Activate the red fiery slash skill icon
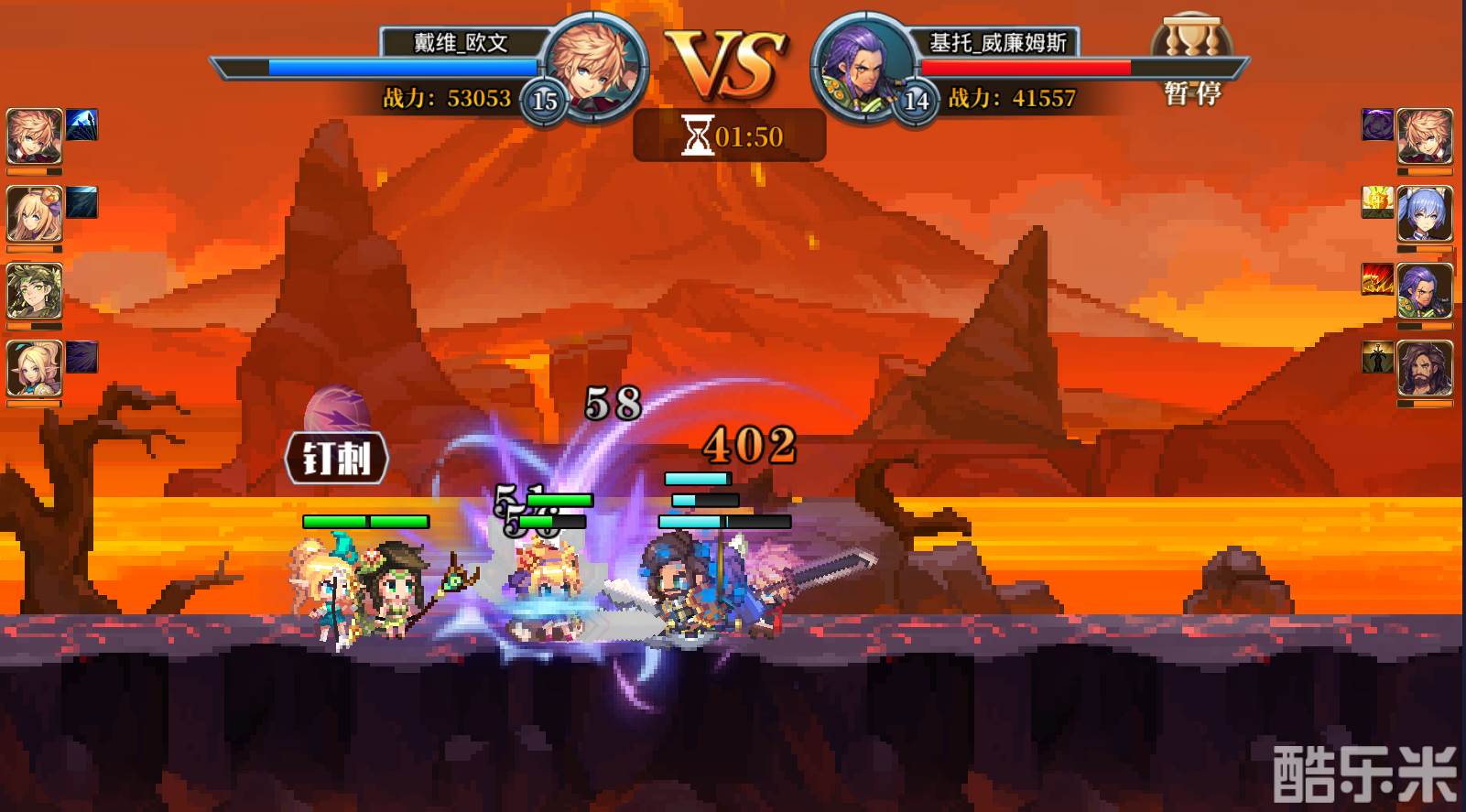1466x812 pixels. click(x=1377, y=279)
